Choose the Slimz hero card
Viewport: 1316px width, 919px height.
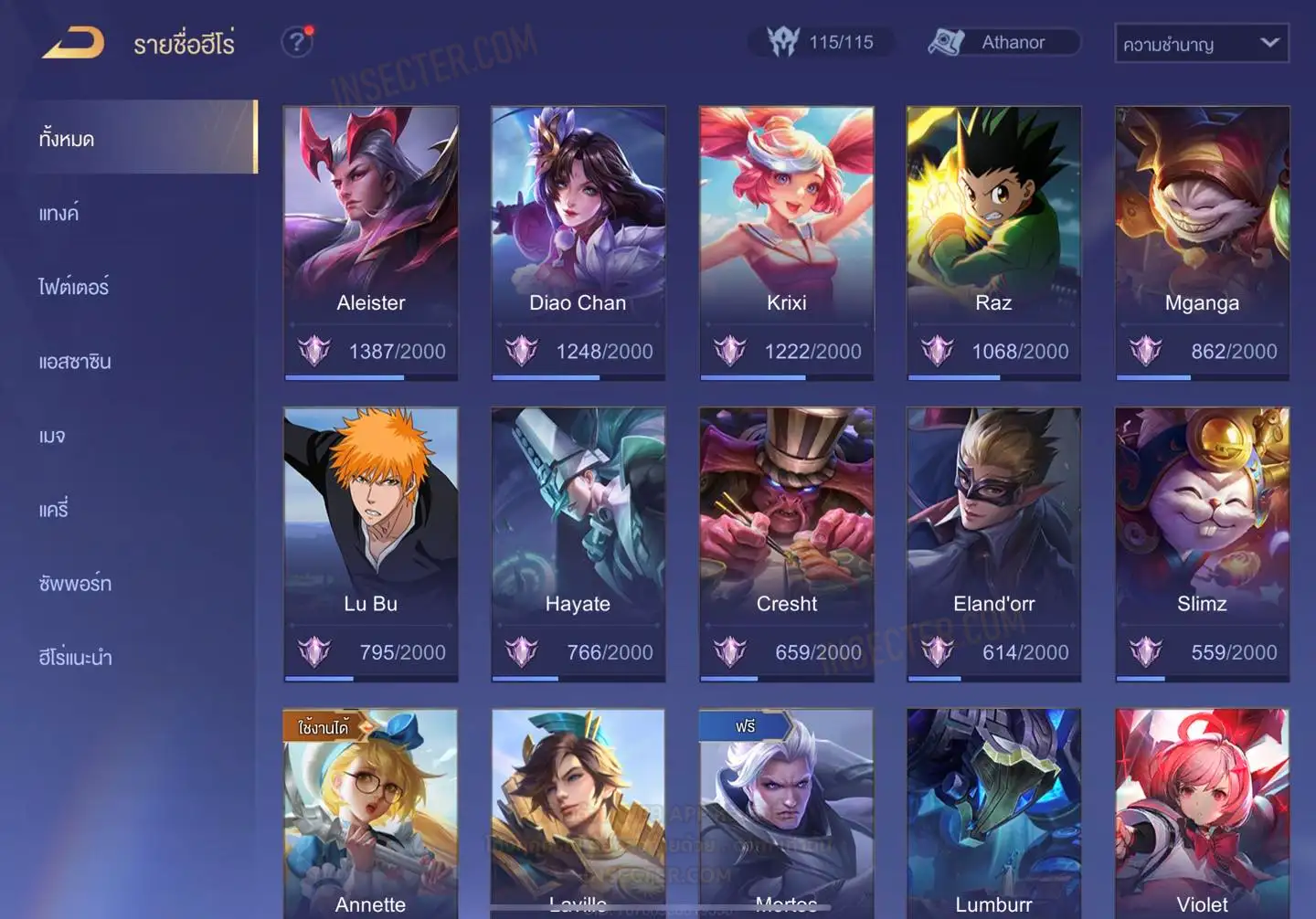pos(1202,543)
